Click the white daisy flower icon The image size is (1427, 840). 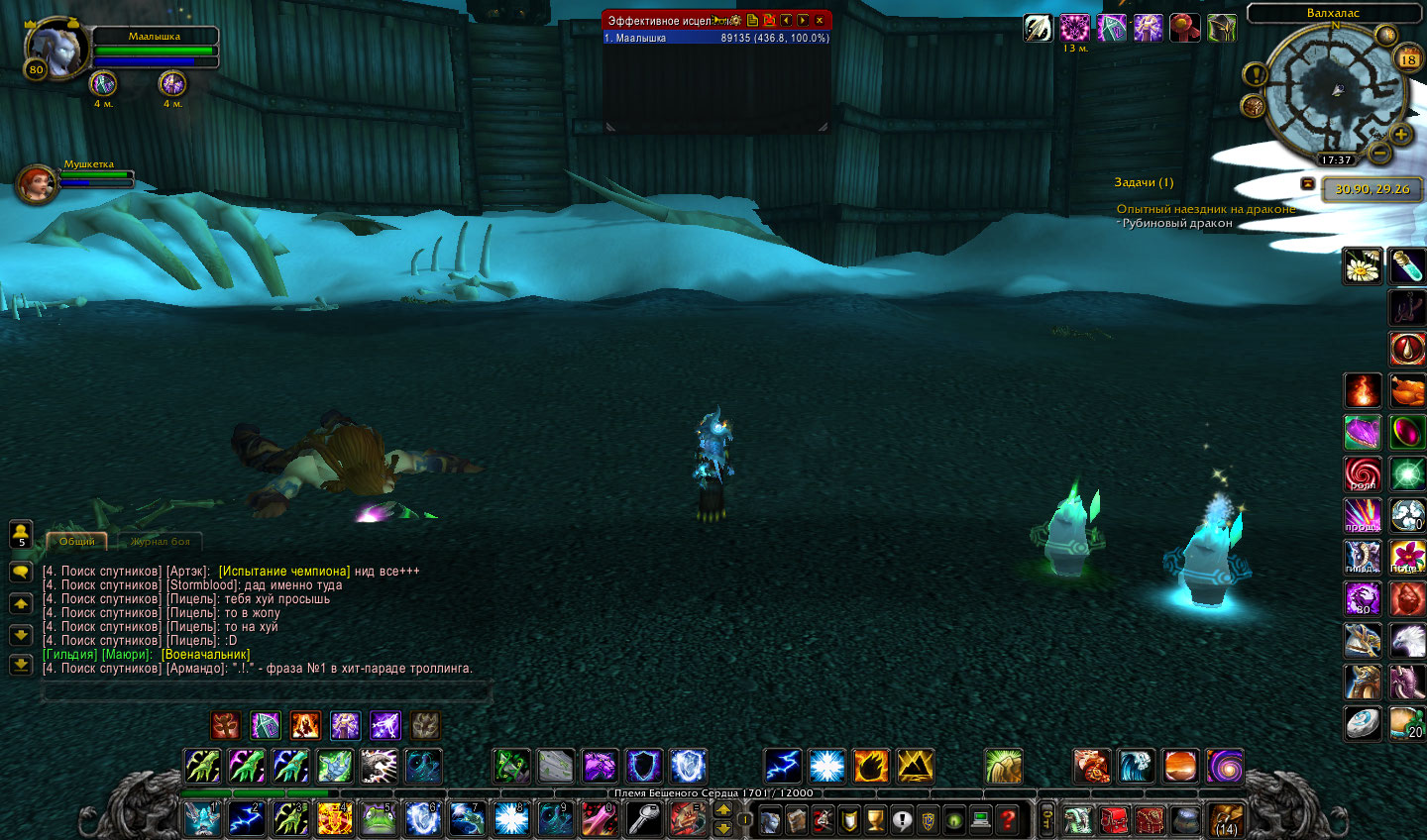(1362, 266)
